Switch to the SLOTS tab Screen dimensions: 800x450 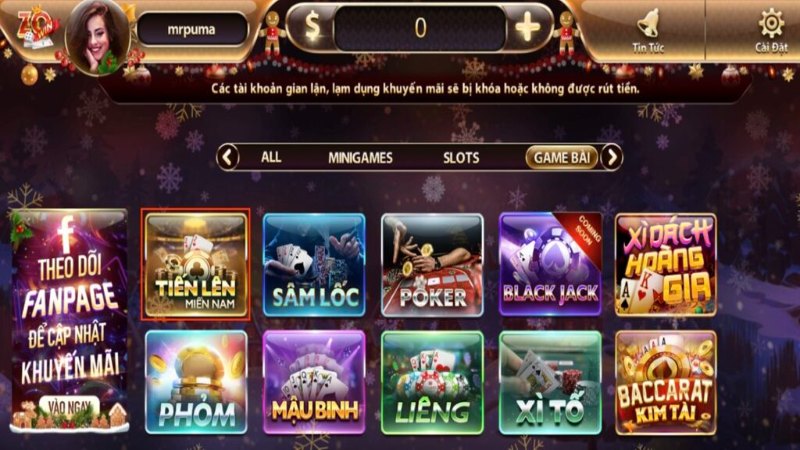pyautogui.click(x=461, y=157)
